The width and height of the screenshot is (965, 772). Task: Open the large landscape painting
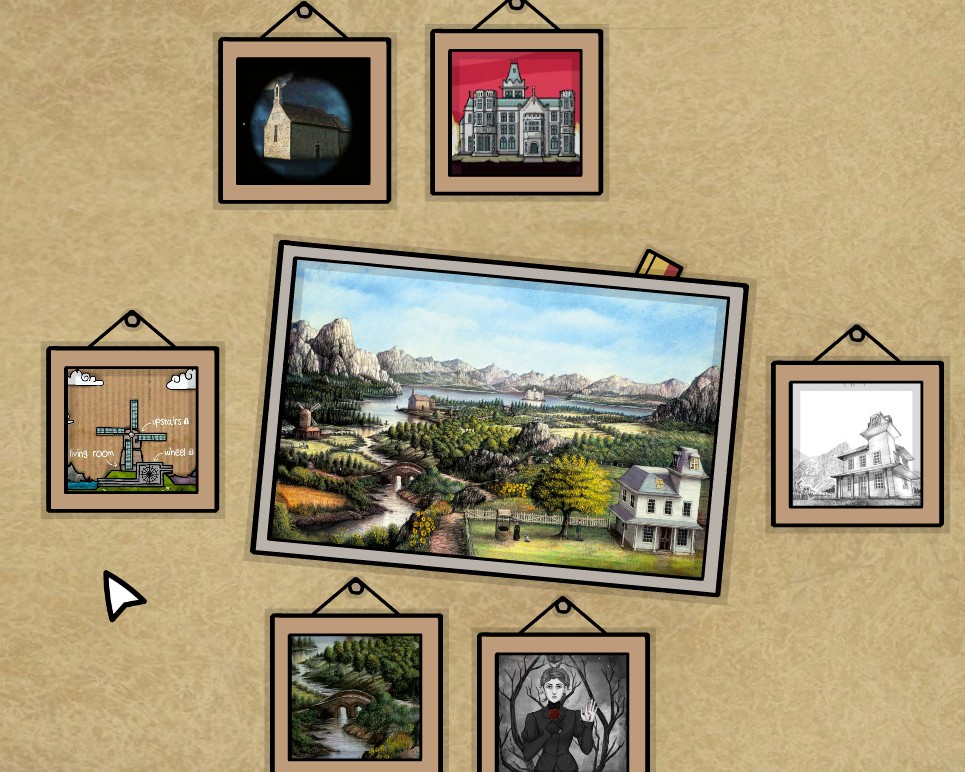tap(498, 418)
